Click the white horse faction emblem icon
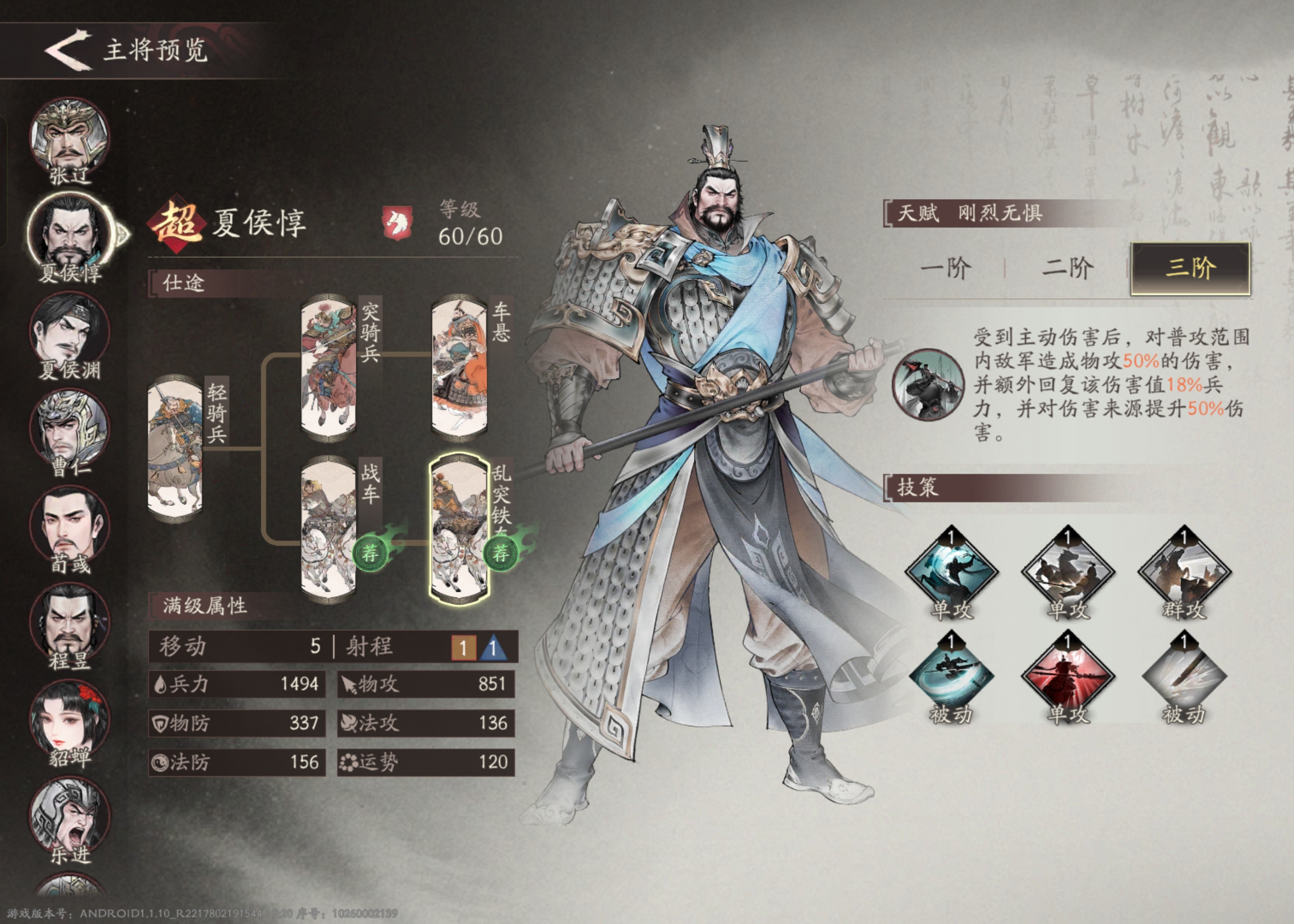 pos(398,224)
